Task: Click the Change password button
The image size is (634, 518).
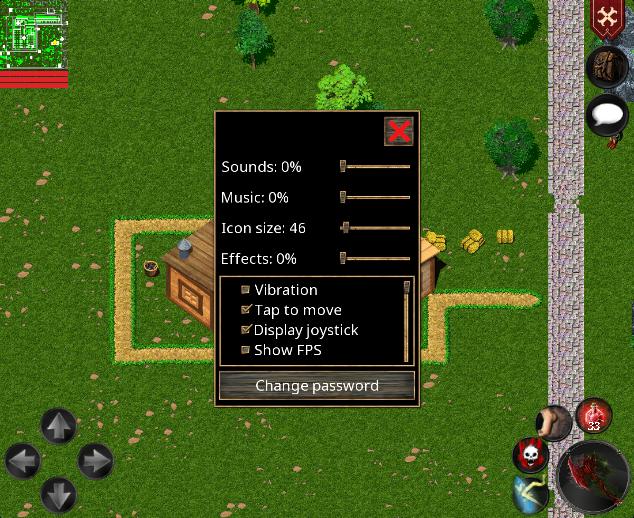Action: 316,385
